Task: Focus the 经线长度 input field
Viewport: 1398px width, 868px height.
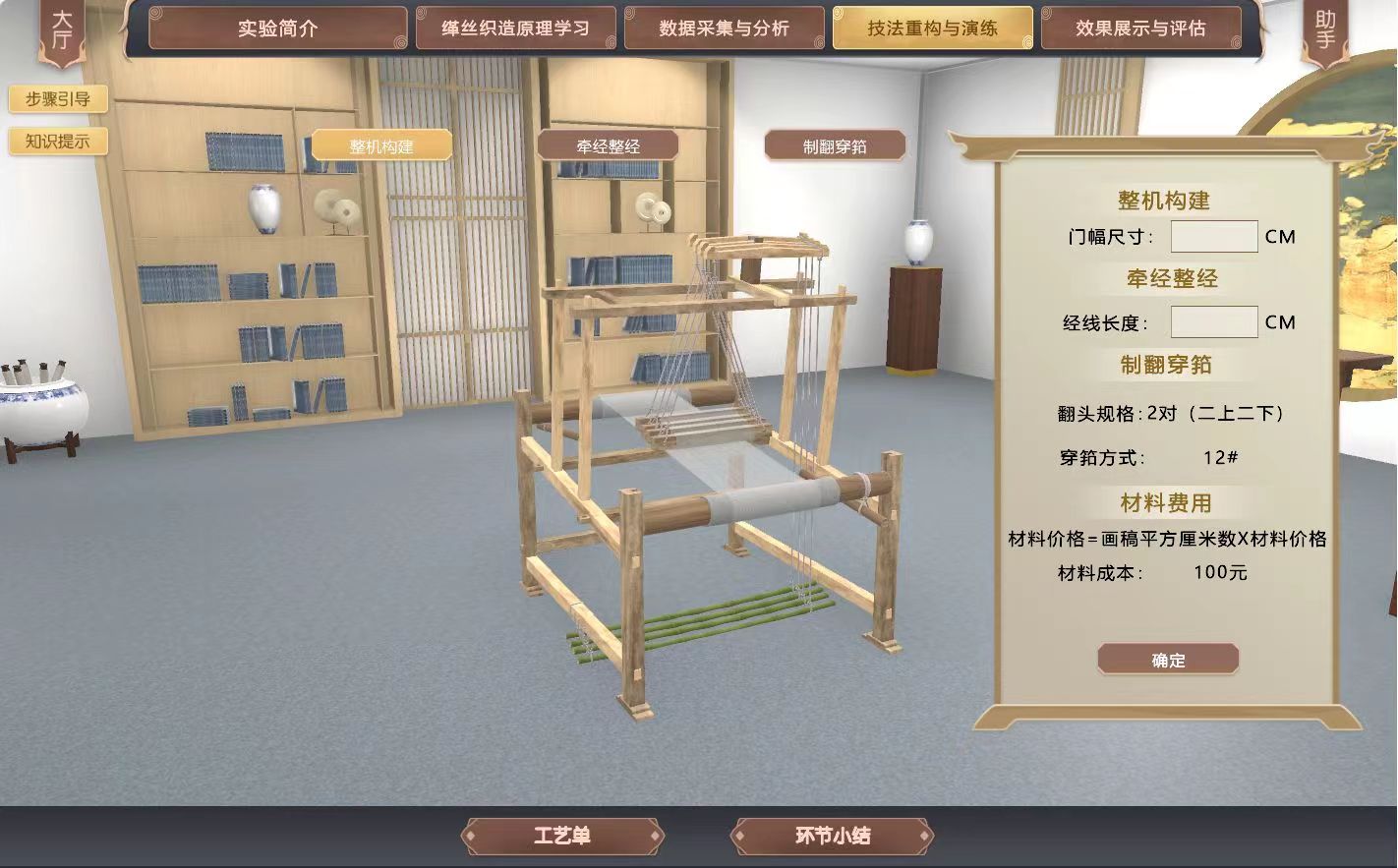Action: click(x=1213, y=322)
